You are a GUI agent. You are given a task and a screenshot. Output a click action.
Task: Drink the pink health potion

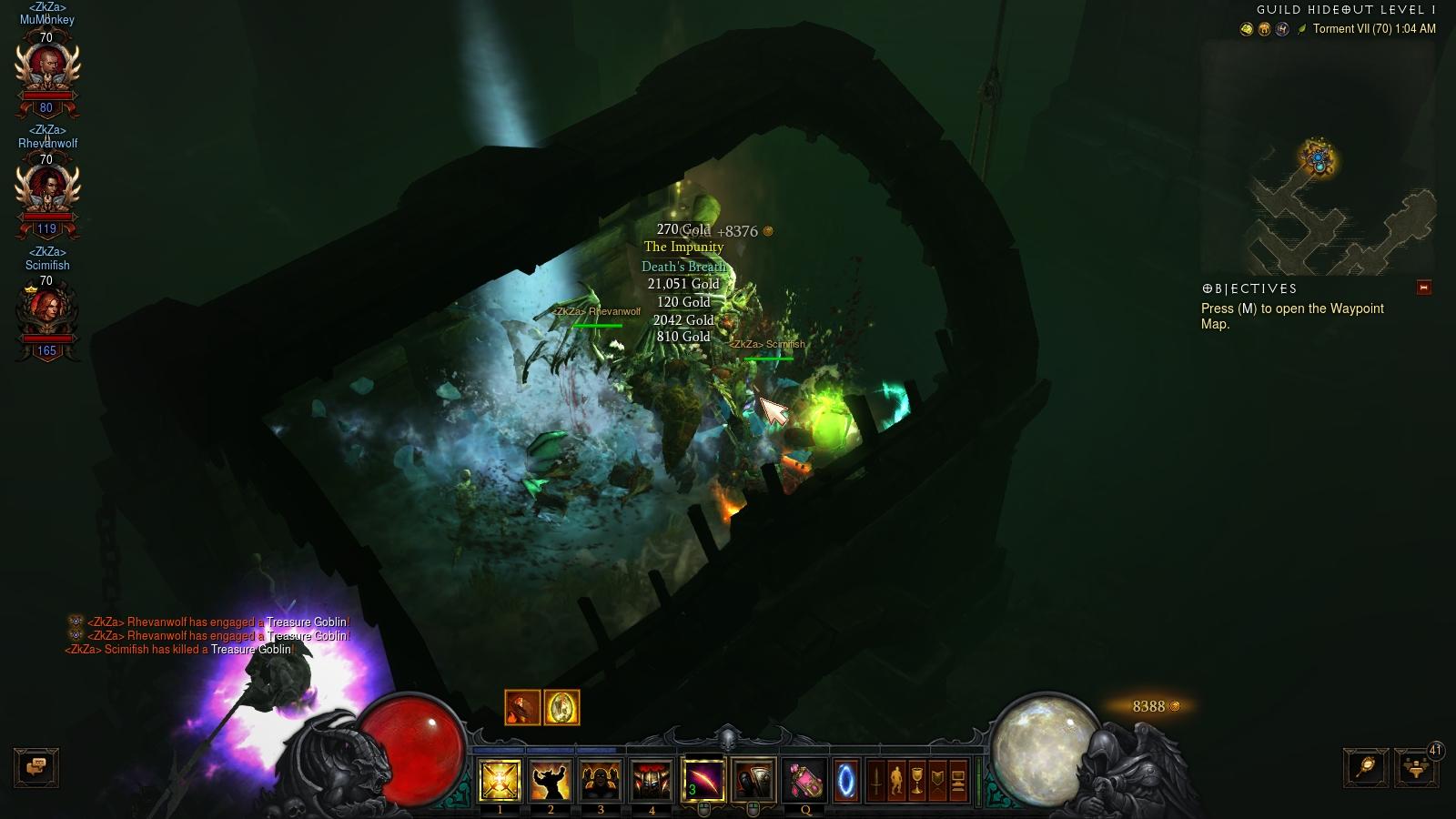[804, 781]
